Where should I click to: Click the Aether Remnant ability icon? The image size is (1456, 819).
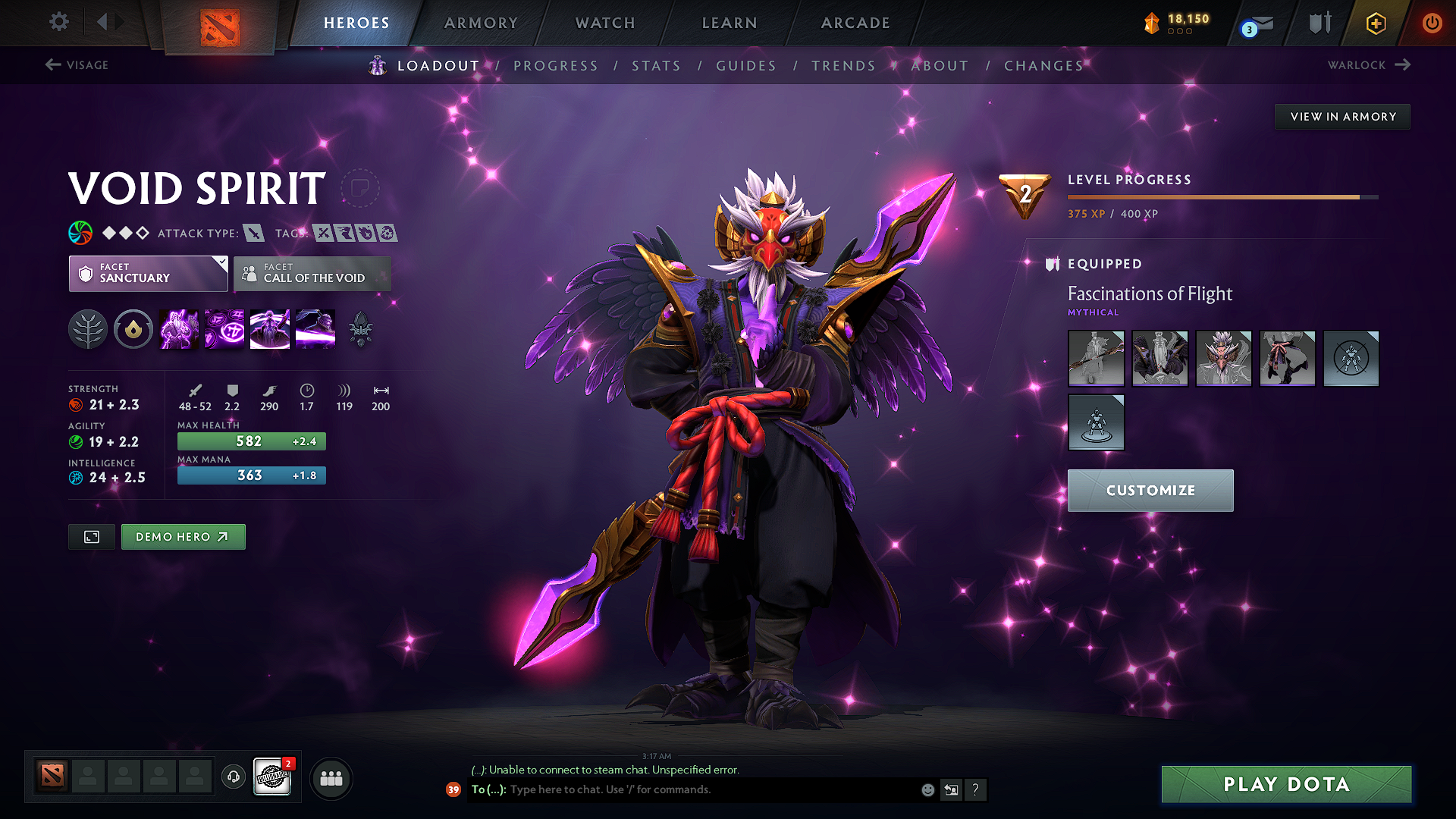(x=178, y=329)
